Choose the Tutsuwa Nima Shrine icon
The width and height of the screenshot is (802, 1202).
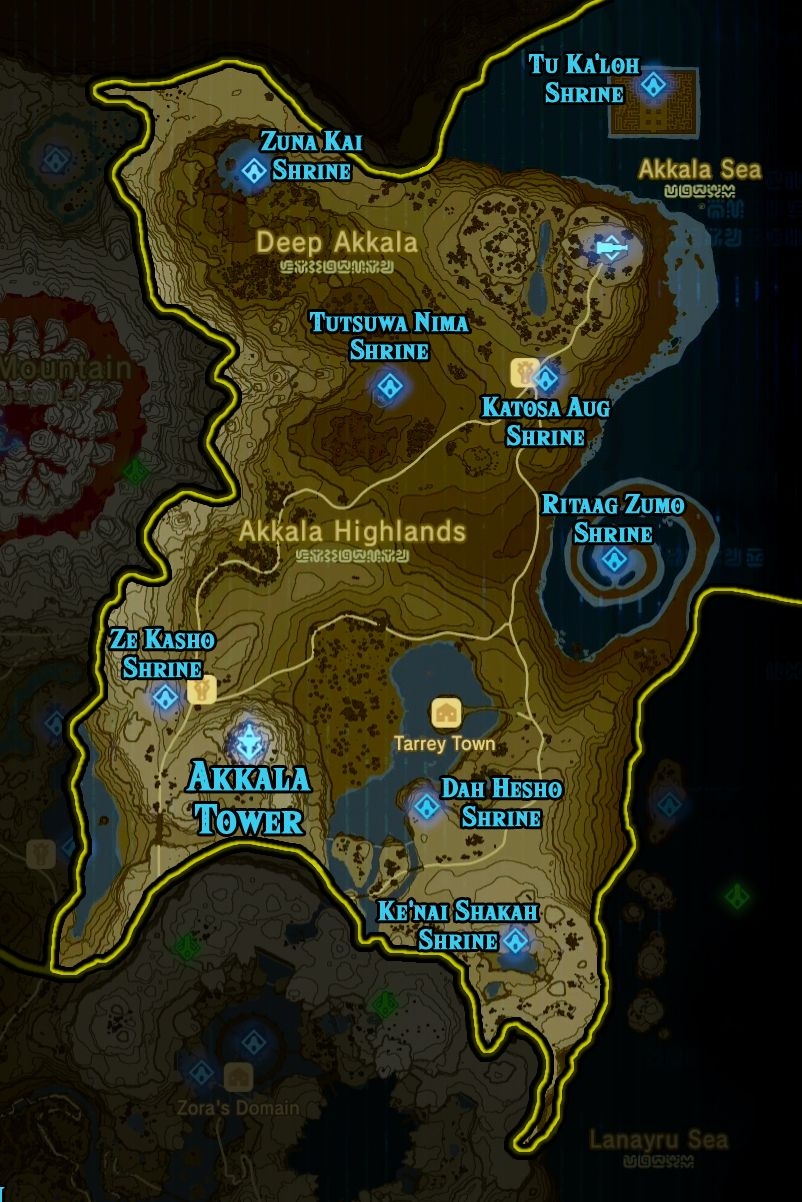coord(388,386)
